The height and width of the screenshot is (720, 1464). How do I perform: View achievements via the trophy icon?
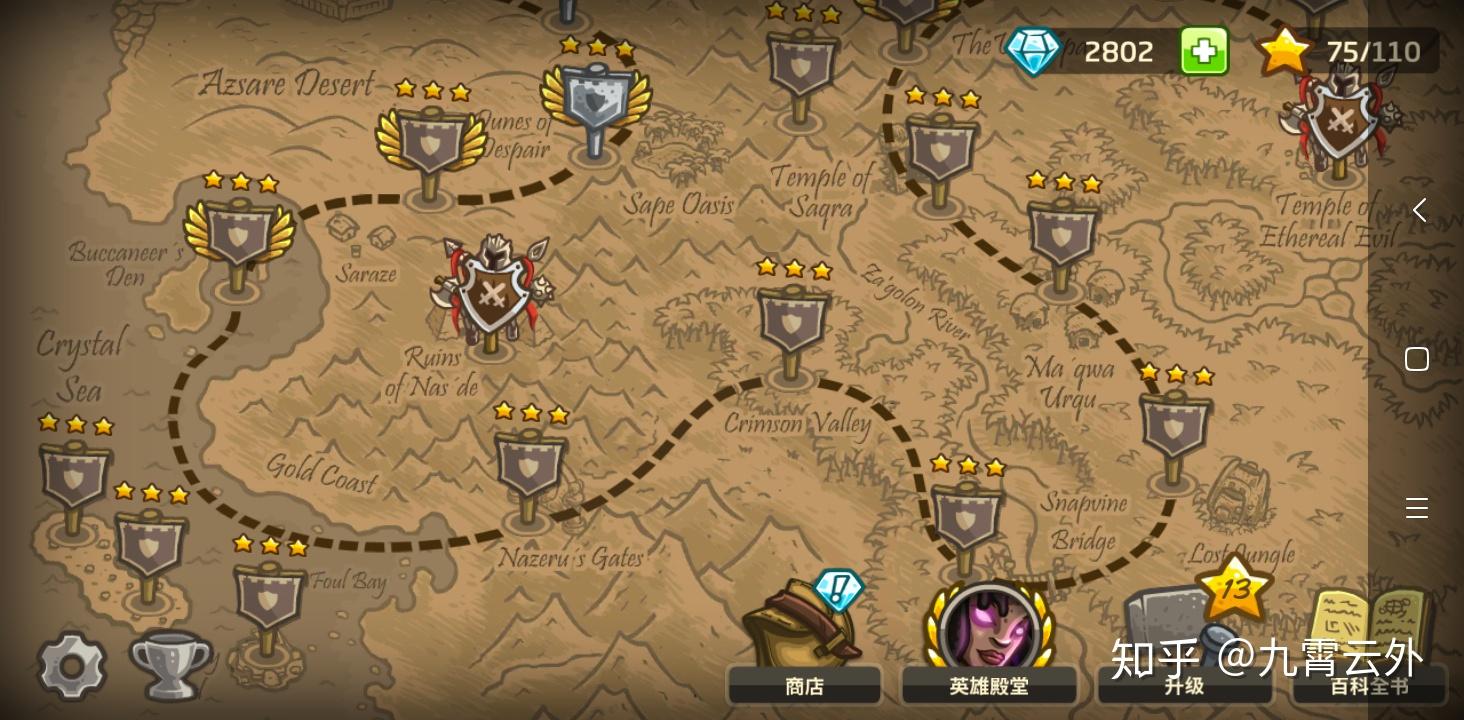tap(170, 664)
